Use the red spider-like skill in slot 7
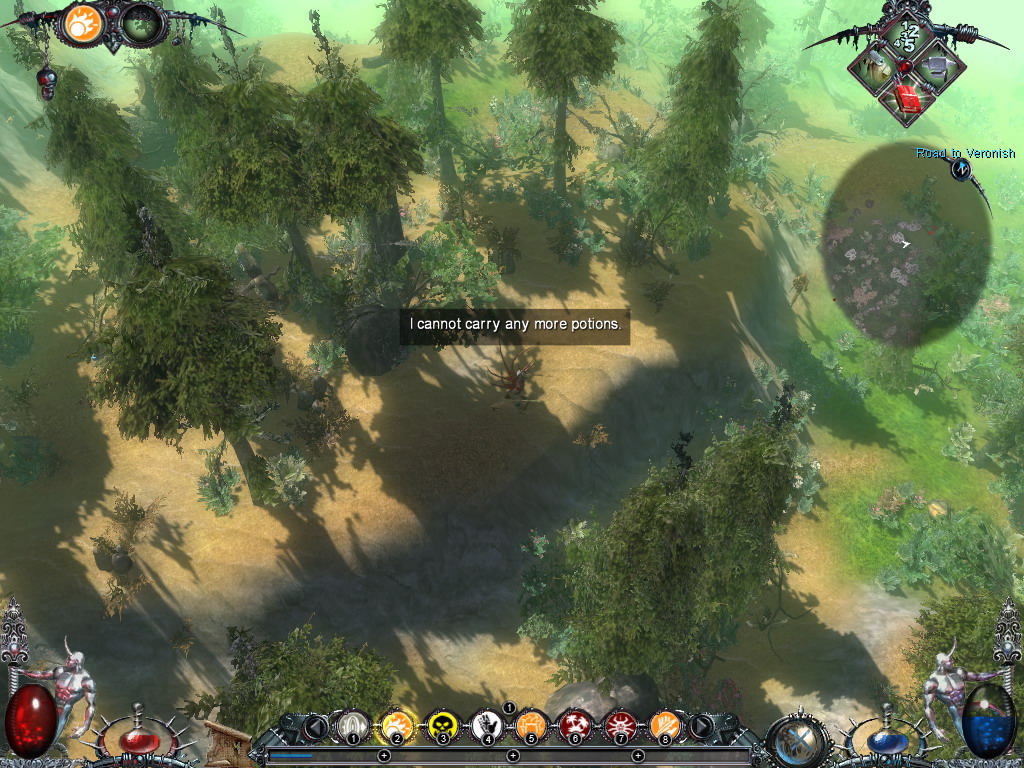The width and height of the screenshot is (1024, 768). coord(620,725)
